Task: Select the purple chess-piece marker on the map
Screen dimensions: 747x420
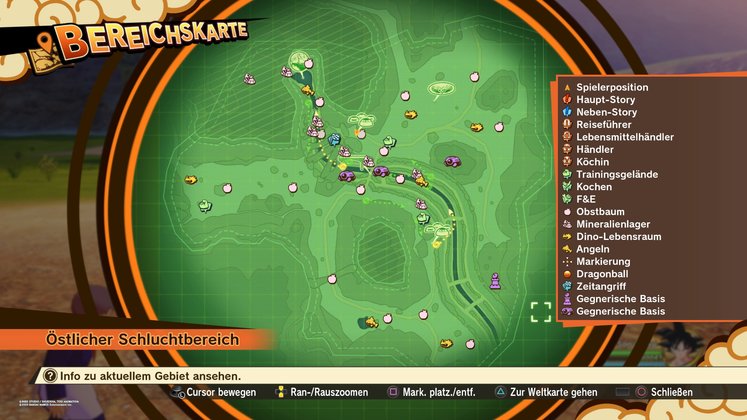Action: pyautogui.click(x=493, y=282)
